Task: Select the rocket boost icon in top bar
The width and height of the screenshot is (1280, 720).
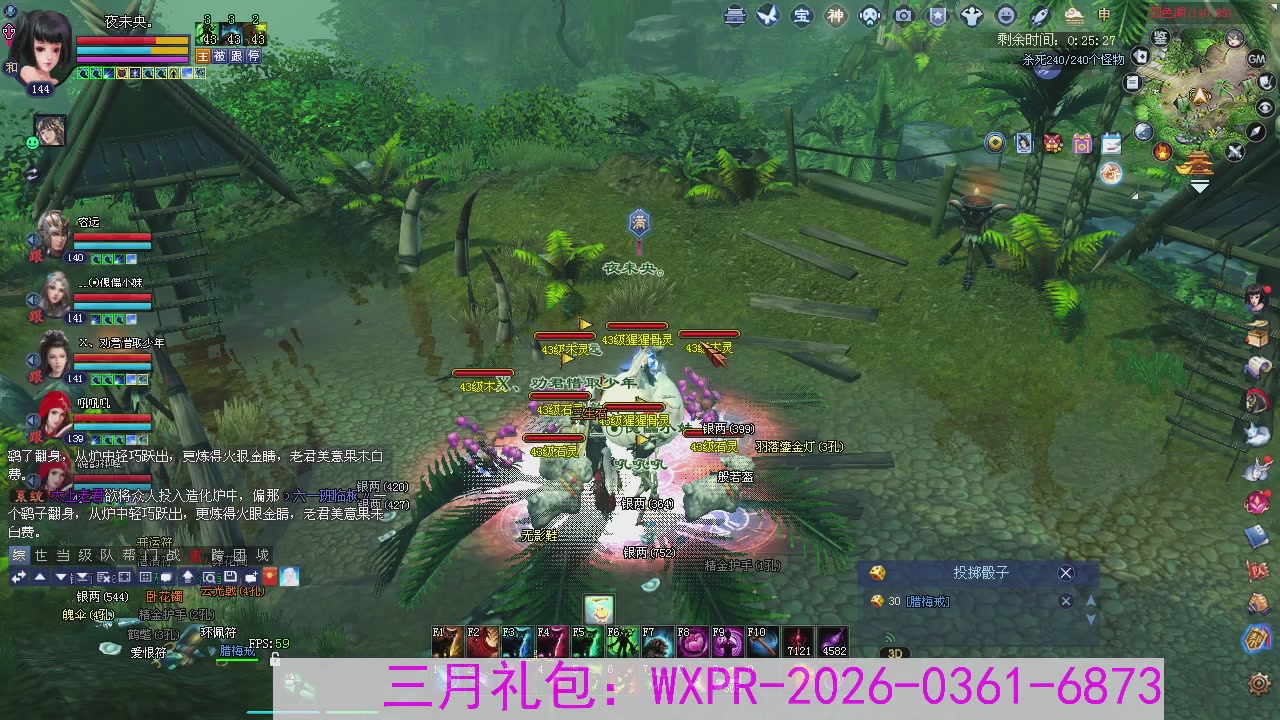Action: pos(1040,15)
